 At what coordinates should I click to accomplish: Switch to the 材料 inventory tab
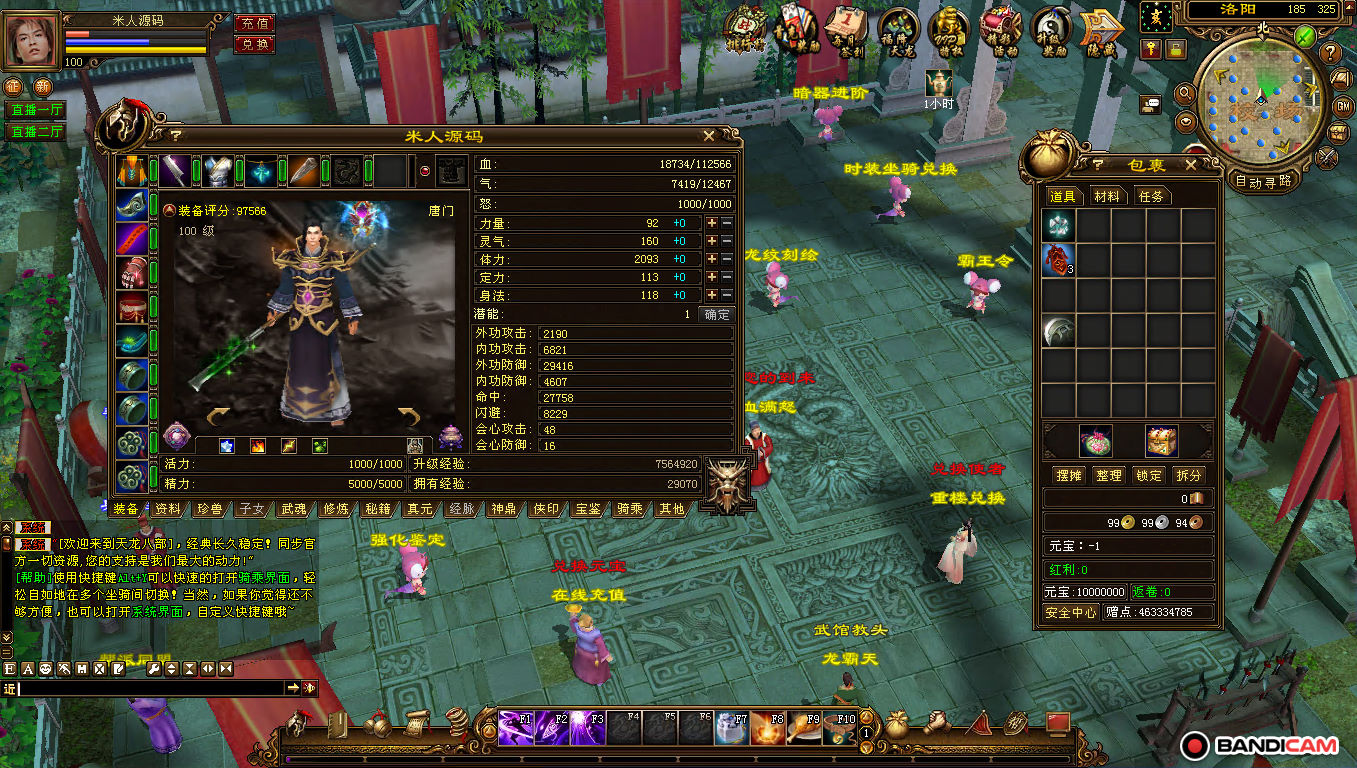pyautogui.click(x=1106, y=196)
